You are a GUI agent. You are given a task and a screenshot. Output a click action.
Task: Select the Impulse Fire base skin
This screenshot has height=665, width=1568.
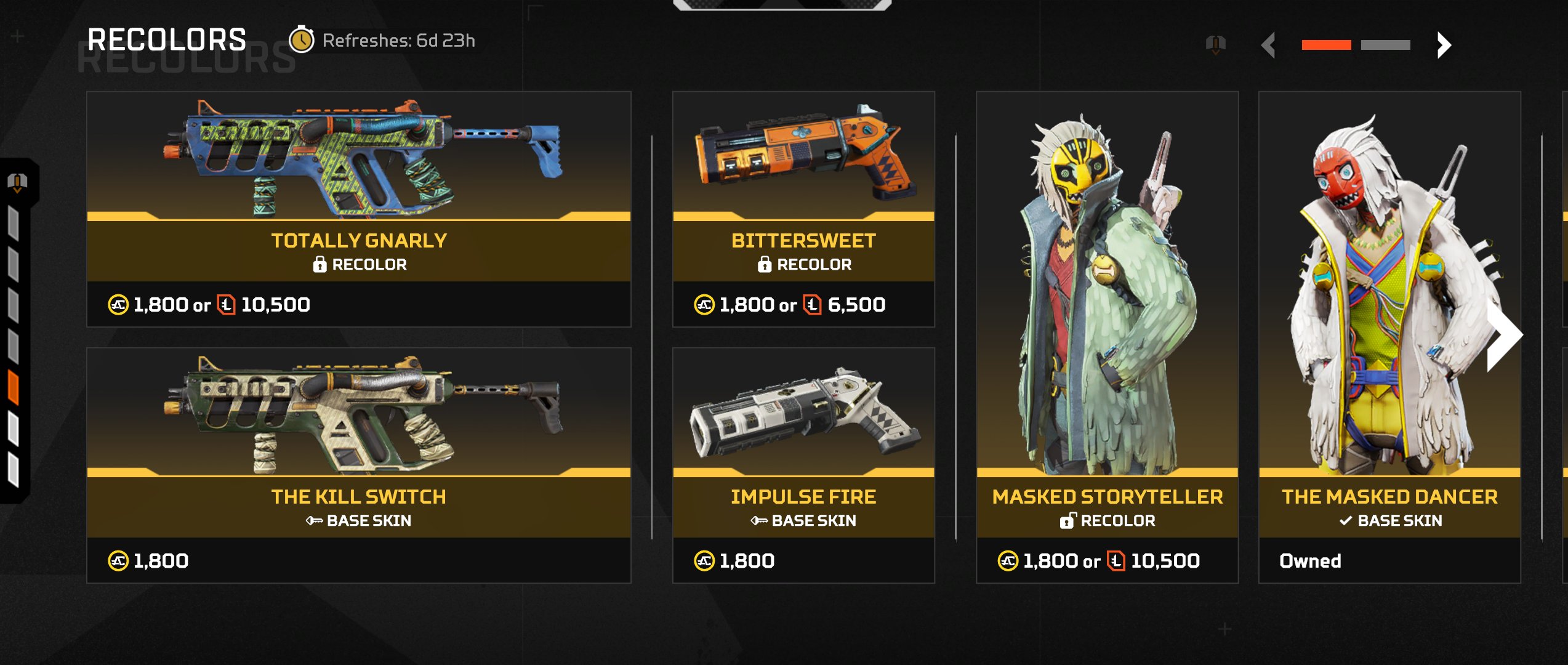pyautogui.click(x=803, y=465)
